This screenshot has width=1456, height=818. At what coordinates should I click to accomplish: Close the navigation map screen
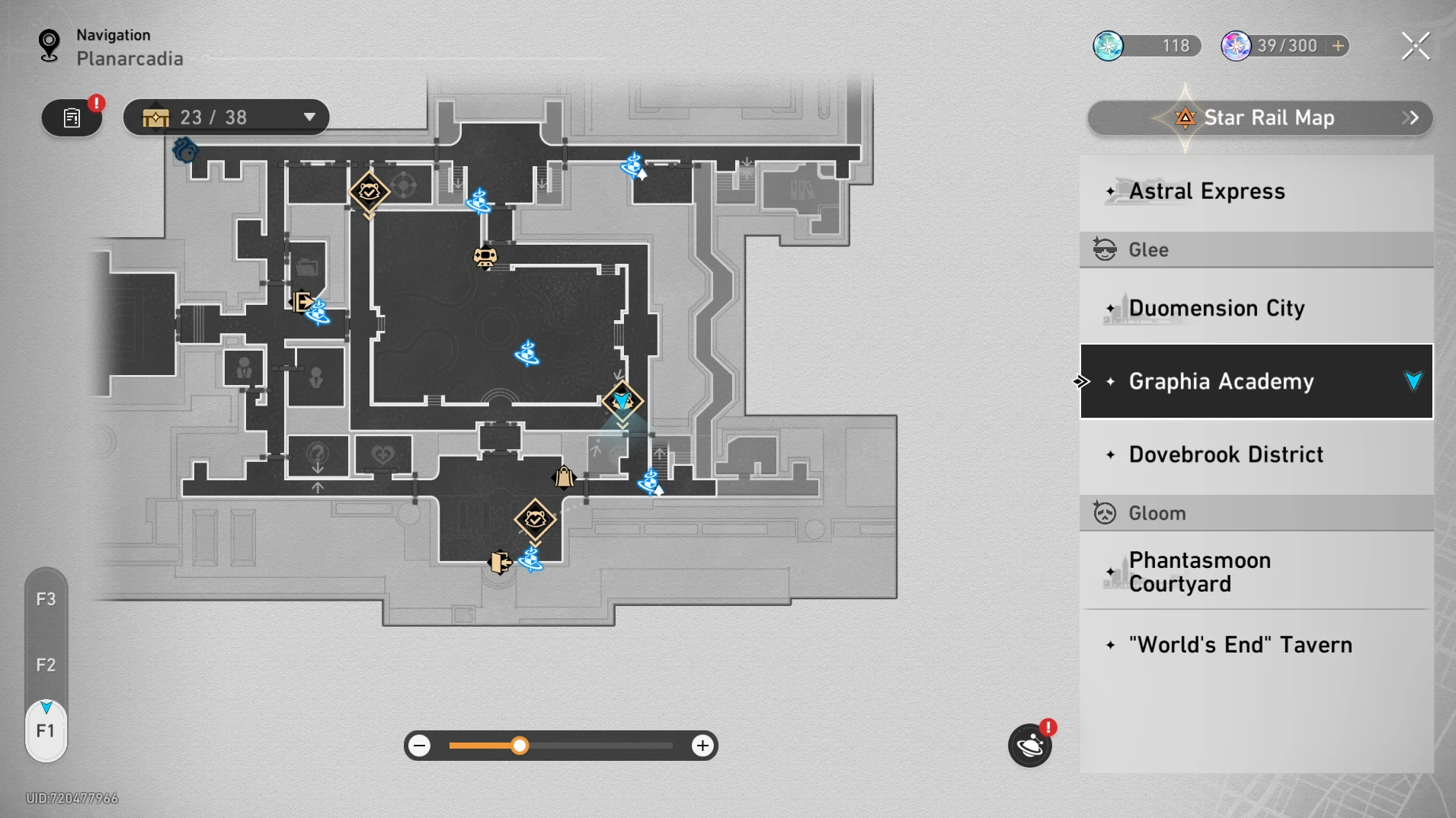1416,47
